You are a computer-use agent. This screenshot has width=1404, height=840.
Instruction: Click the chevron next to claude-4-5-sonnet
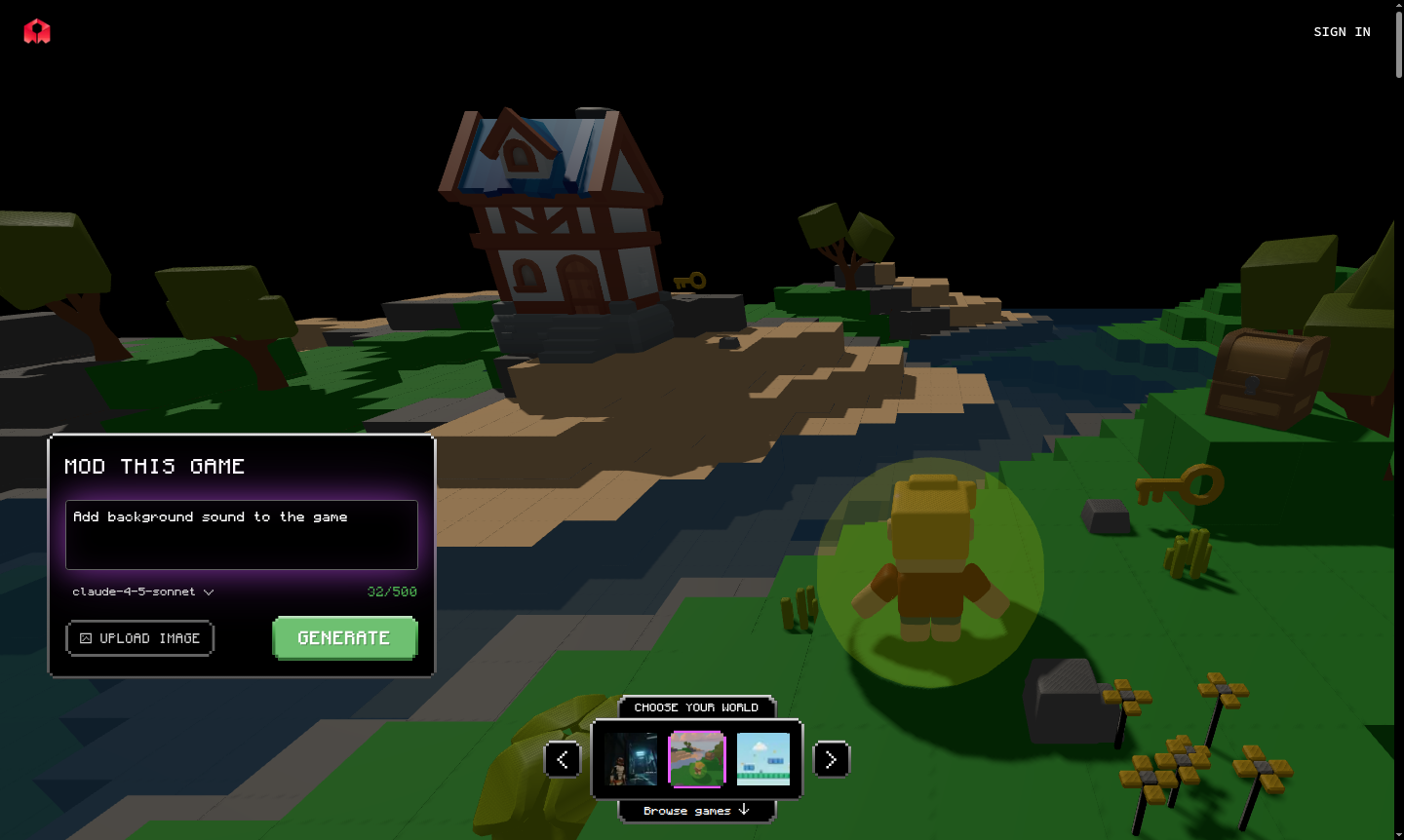point(209,592)
